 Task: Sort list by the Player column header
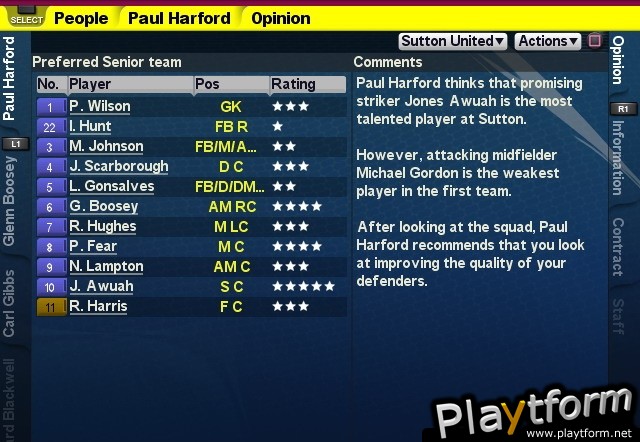[90, 84]
